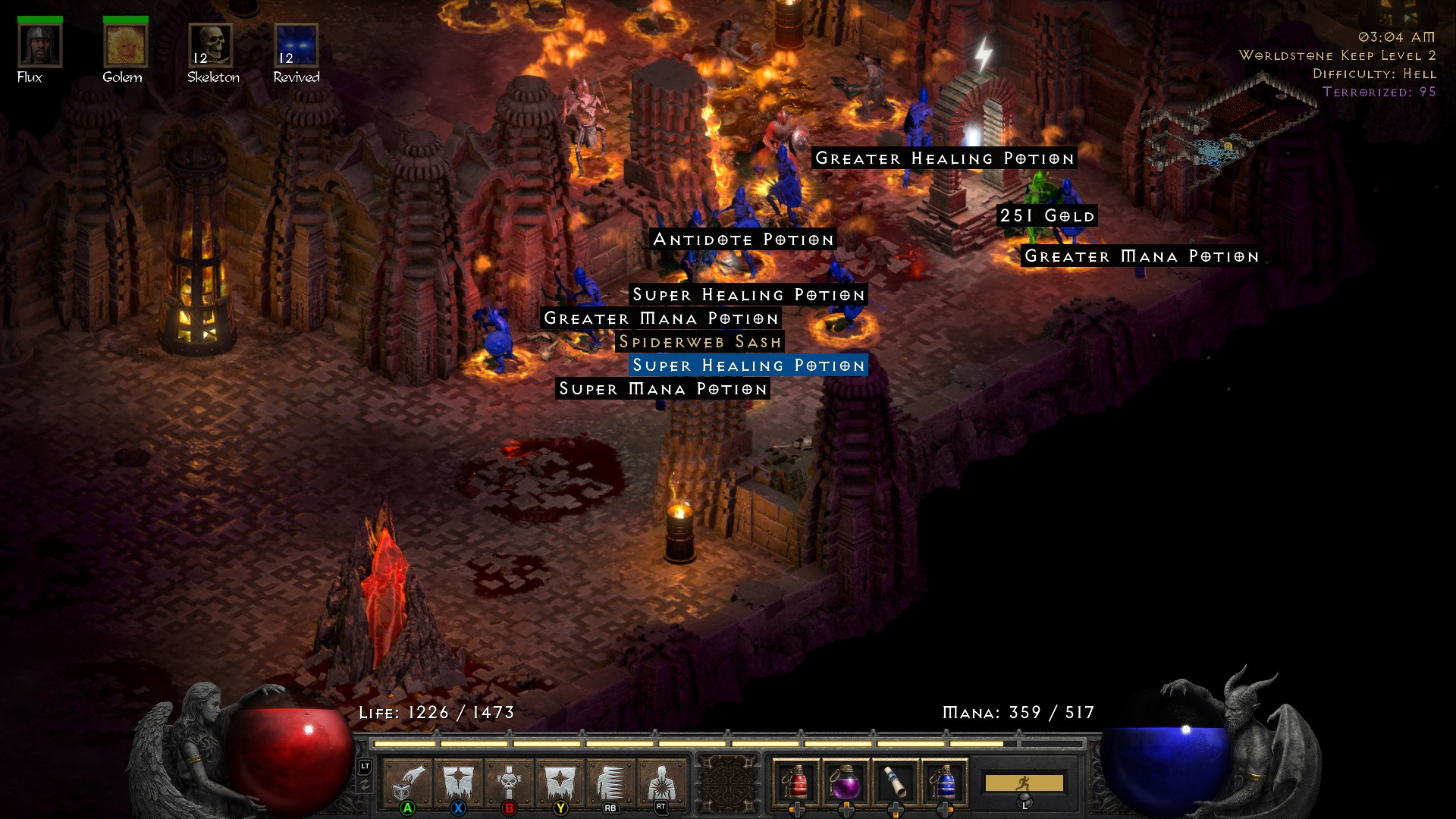Viewport: 1456px width, 819px height.
Task: Click the Skeleton minion icon showing 12
Action: coord(212,47)
